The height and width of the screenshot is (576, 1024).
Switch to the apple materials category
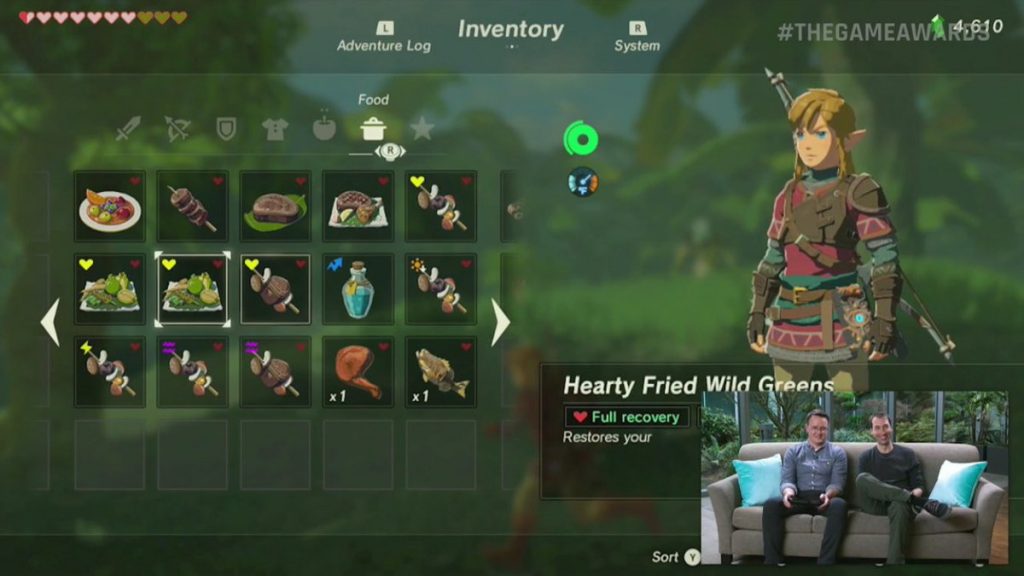(x=324, y=129)
